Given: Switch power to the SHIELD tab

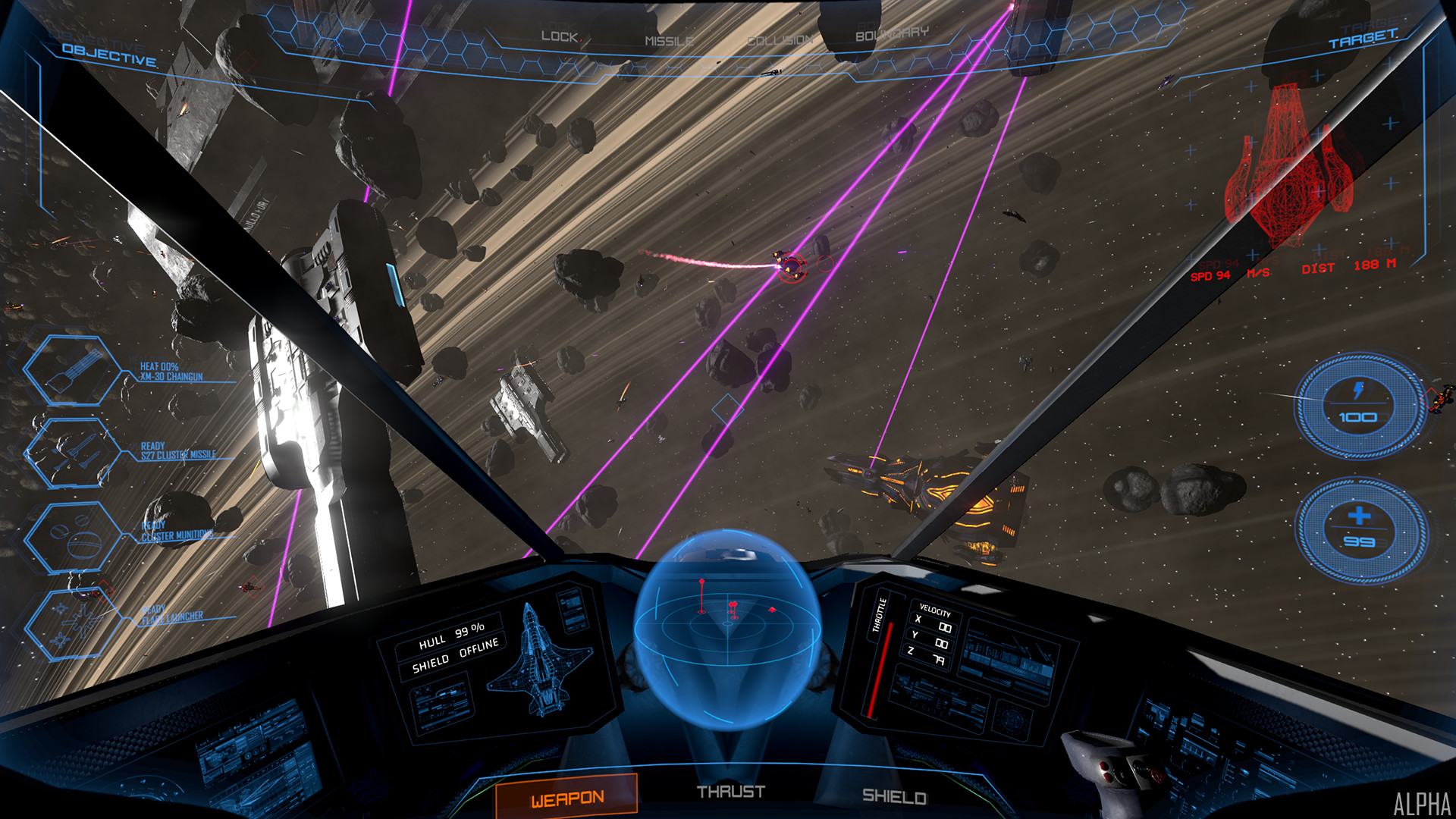Looking at the screenshot, I should [x=895, y=798].
